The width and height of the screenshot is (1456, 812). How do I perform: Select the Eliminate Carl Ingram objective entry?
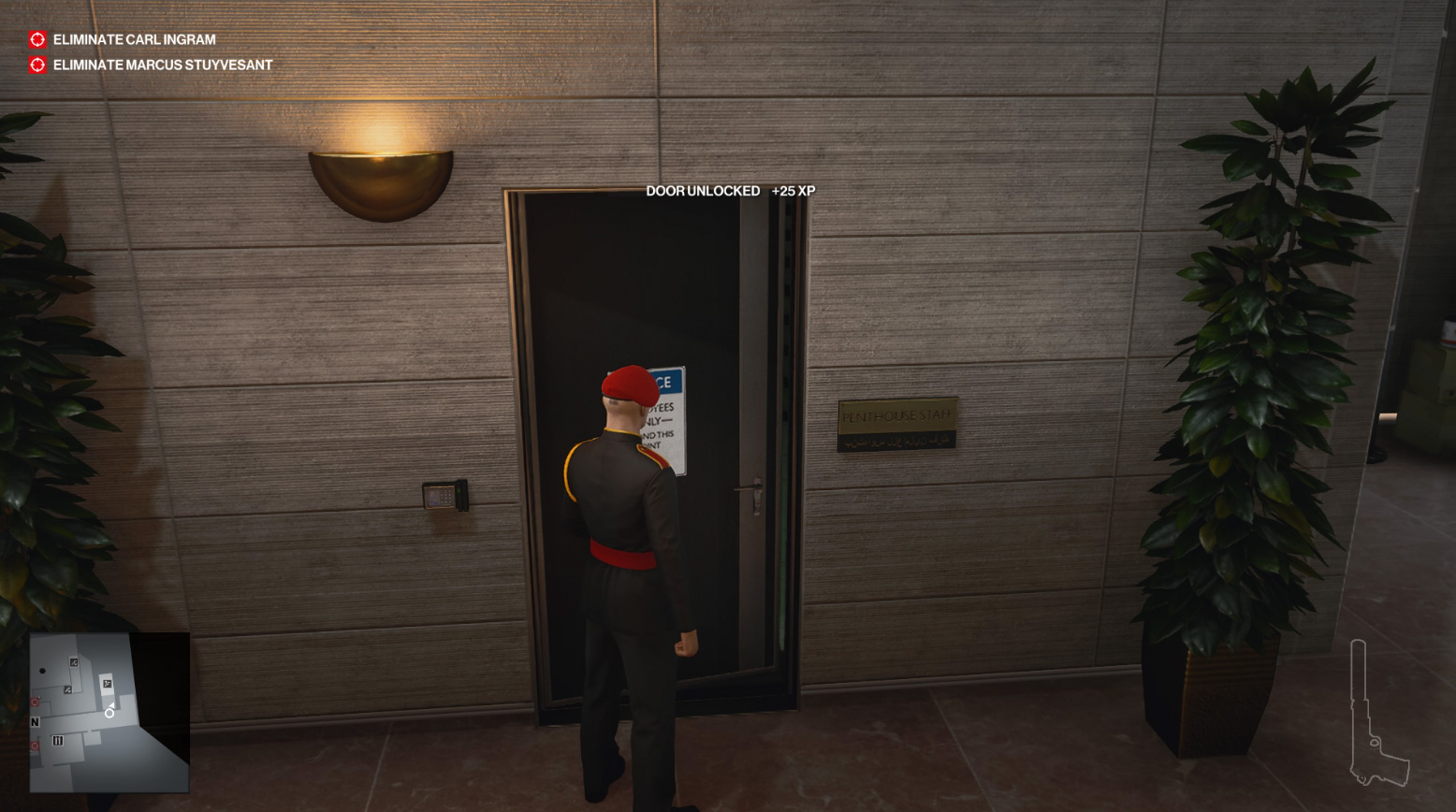coord(134,39)
